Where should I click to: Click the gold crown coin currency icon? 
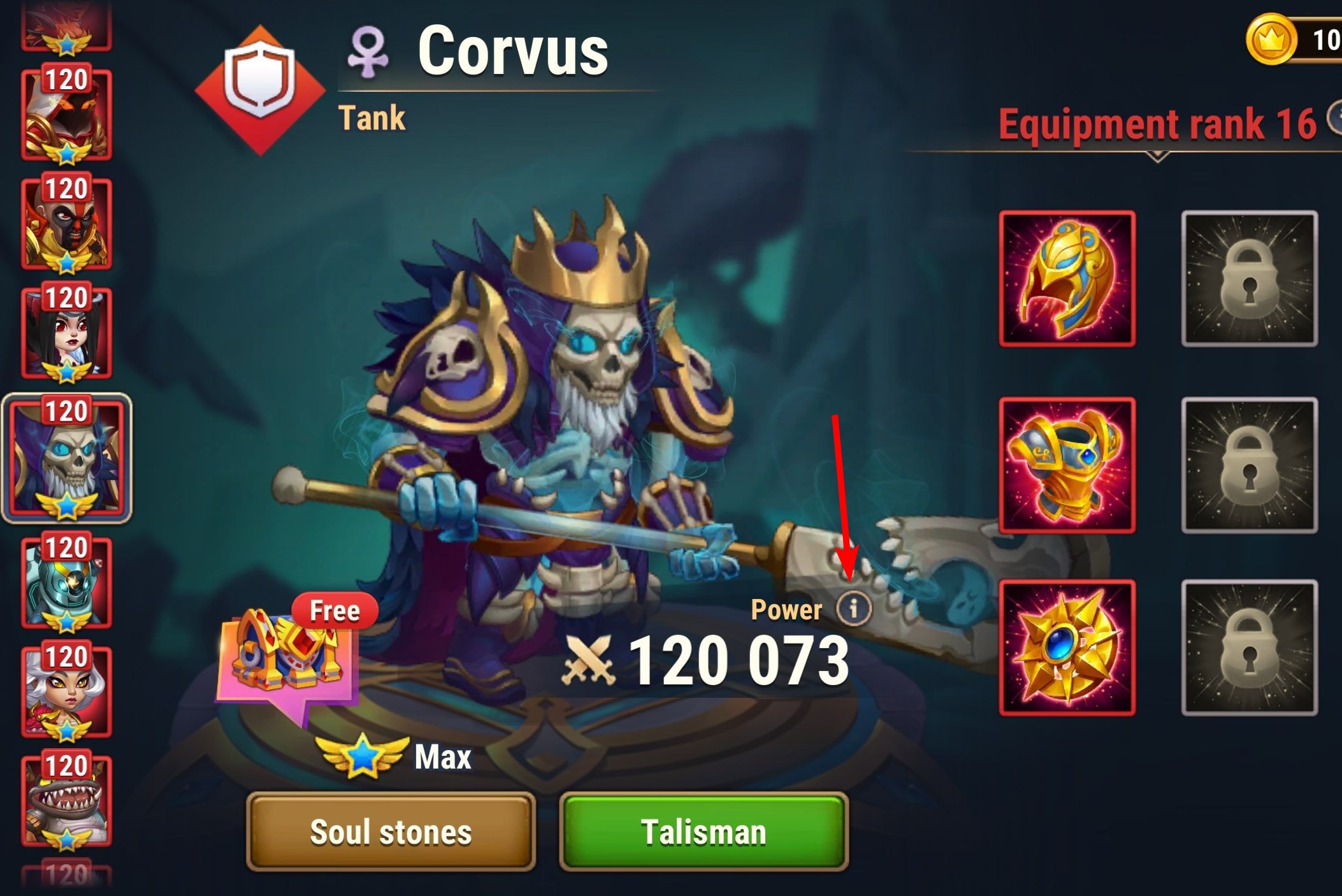point(1271,40)
